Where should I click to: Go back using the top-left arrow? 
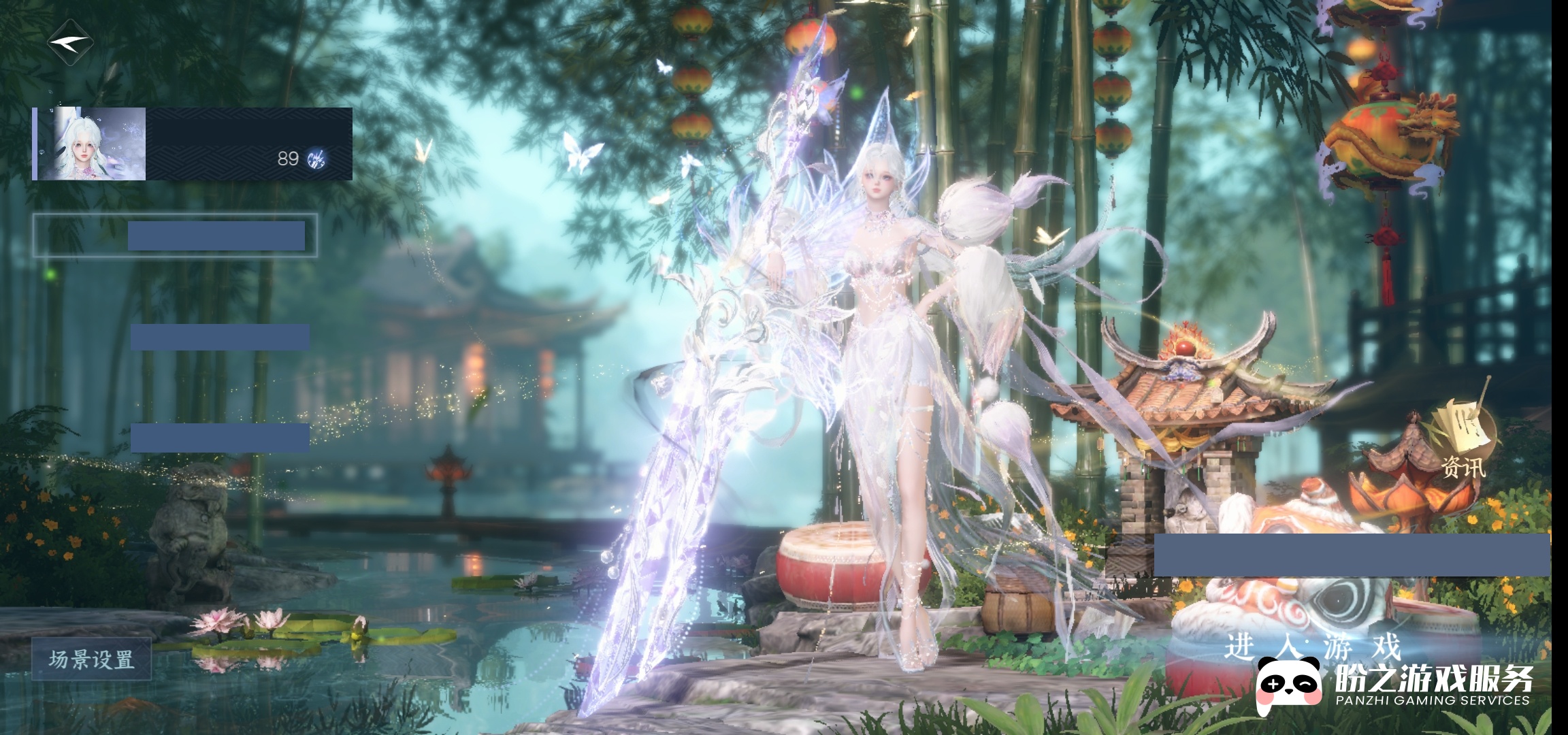click(x=69, y=42)
